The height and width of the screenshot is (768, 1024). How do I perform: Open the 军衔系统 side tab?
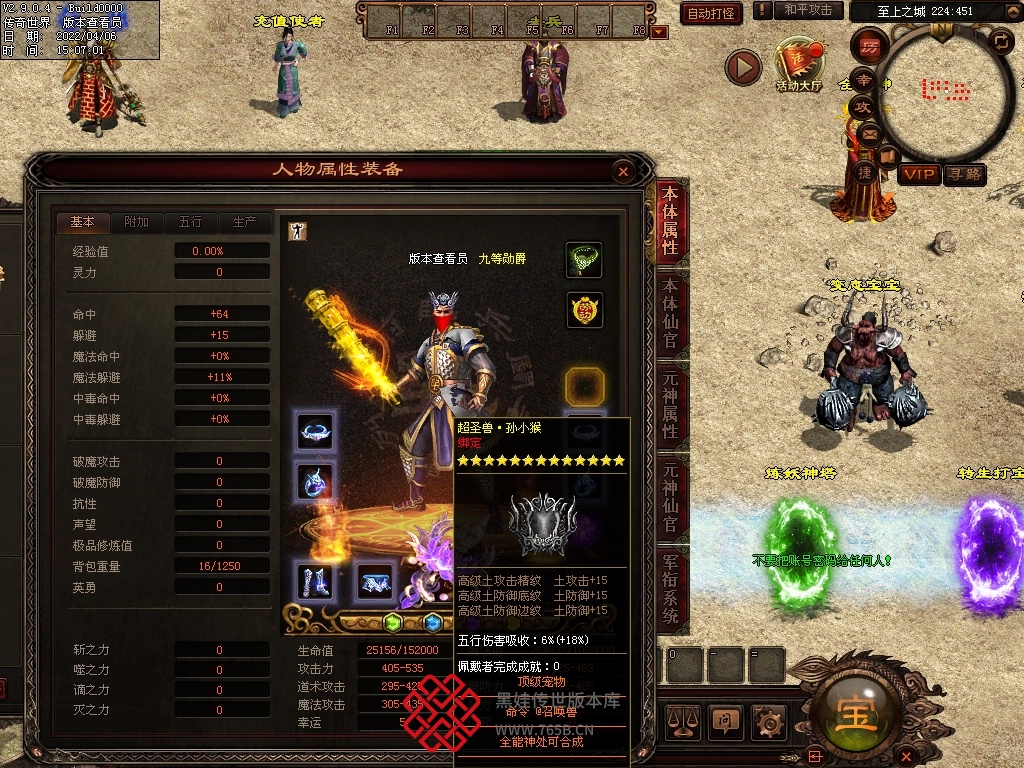coord(670,589)
